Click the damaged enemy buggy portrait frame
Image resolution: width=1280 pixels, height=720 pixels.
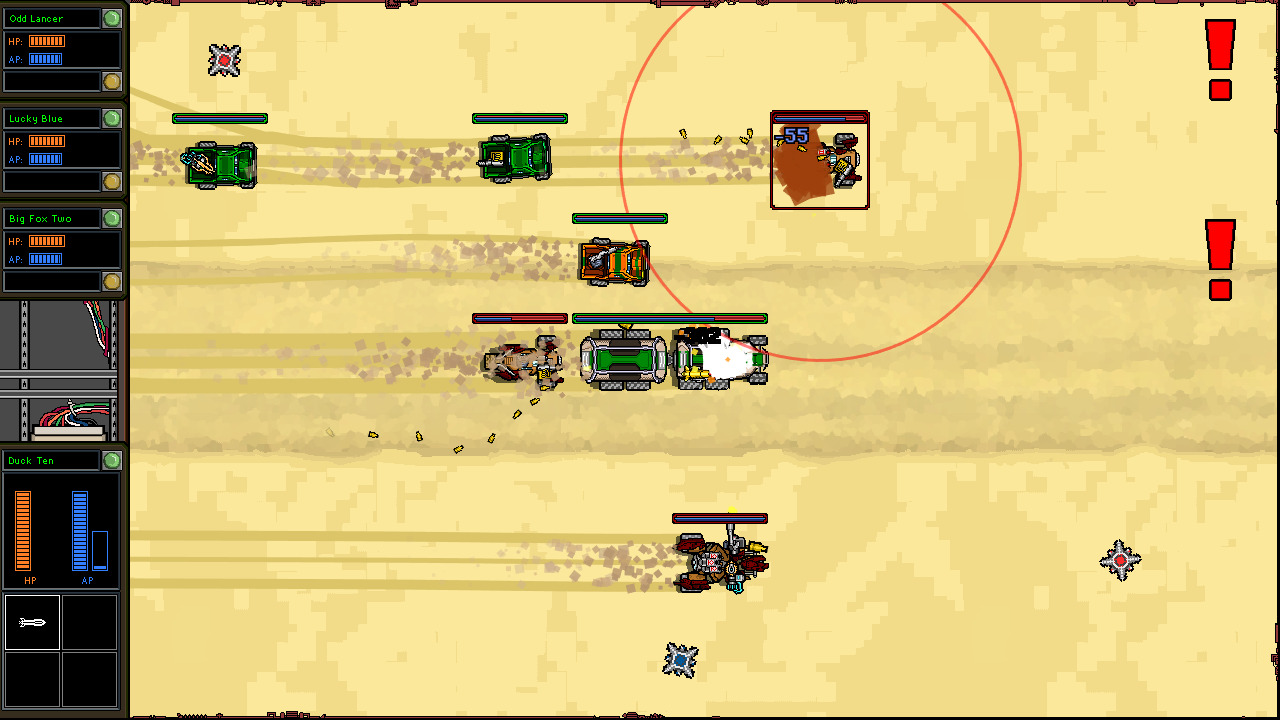(x=820, y=160)
